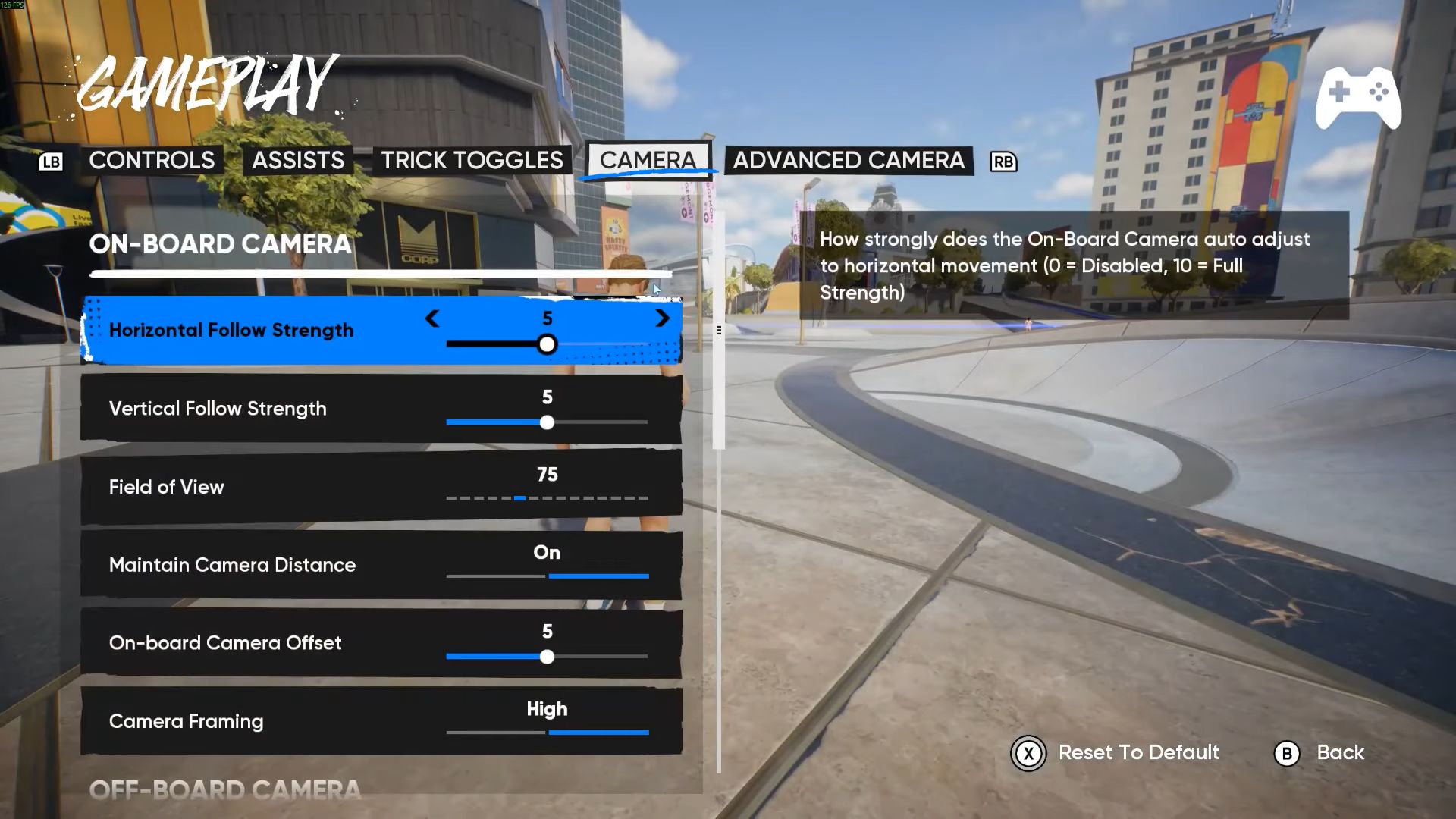
Task: Open the Assists tab
Action: coord(297,161)
